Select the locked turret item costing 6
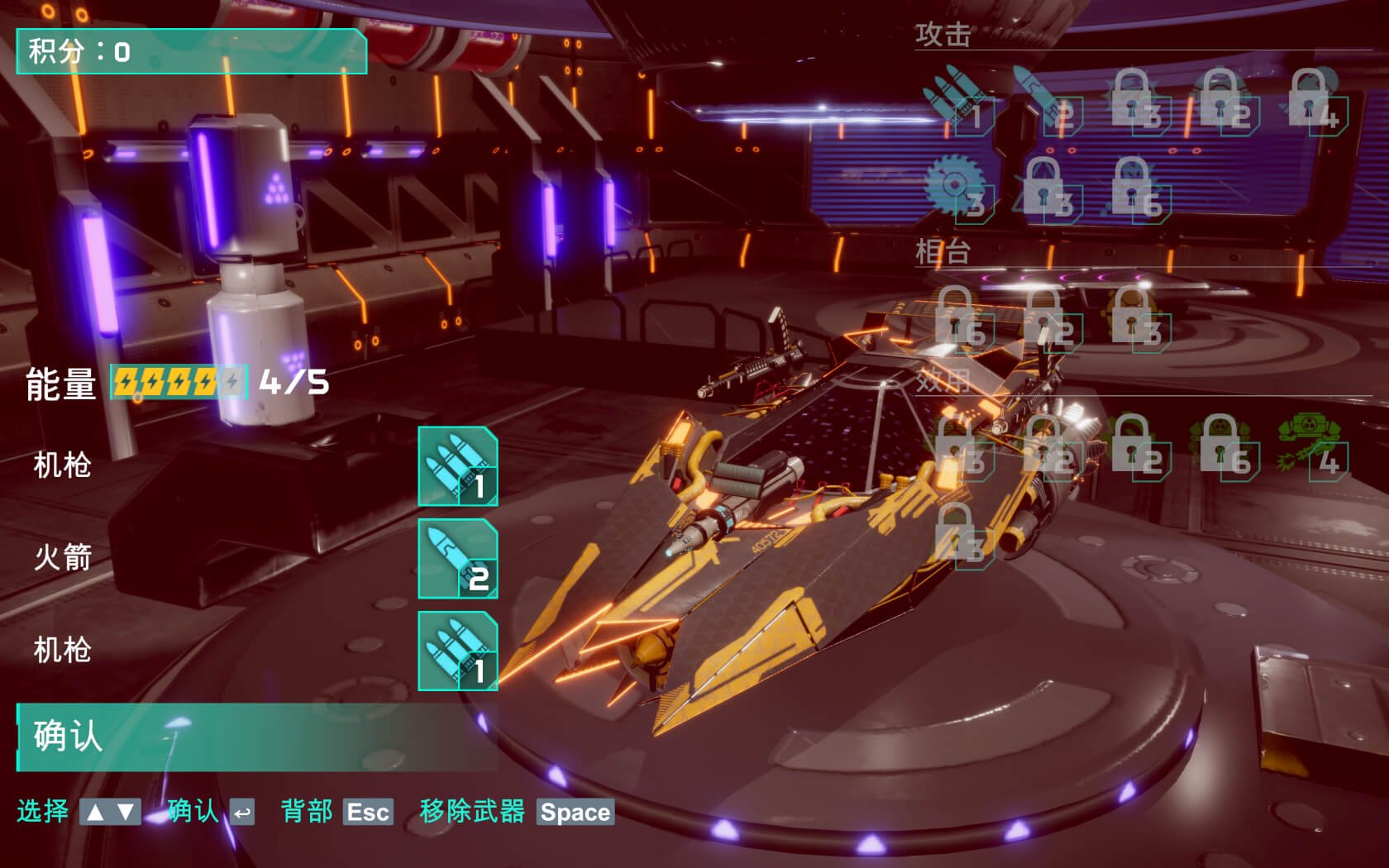The image size is (1389, 868). point(959,320)
